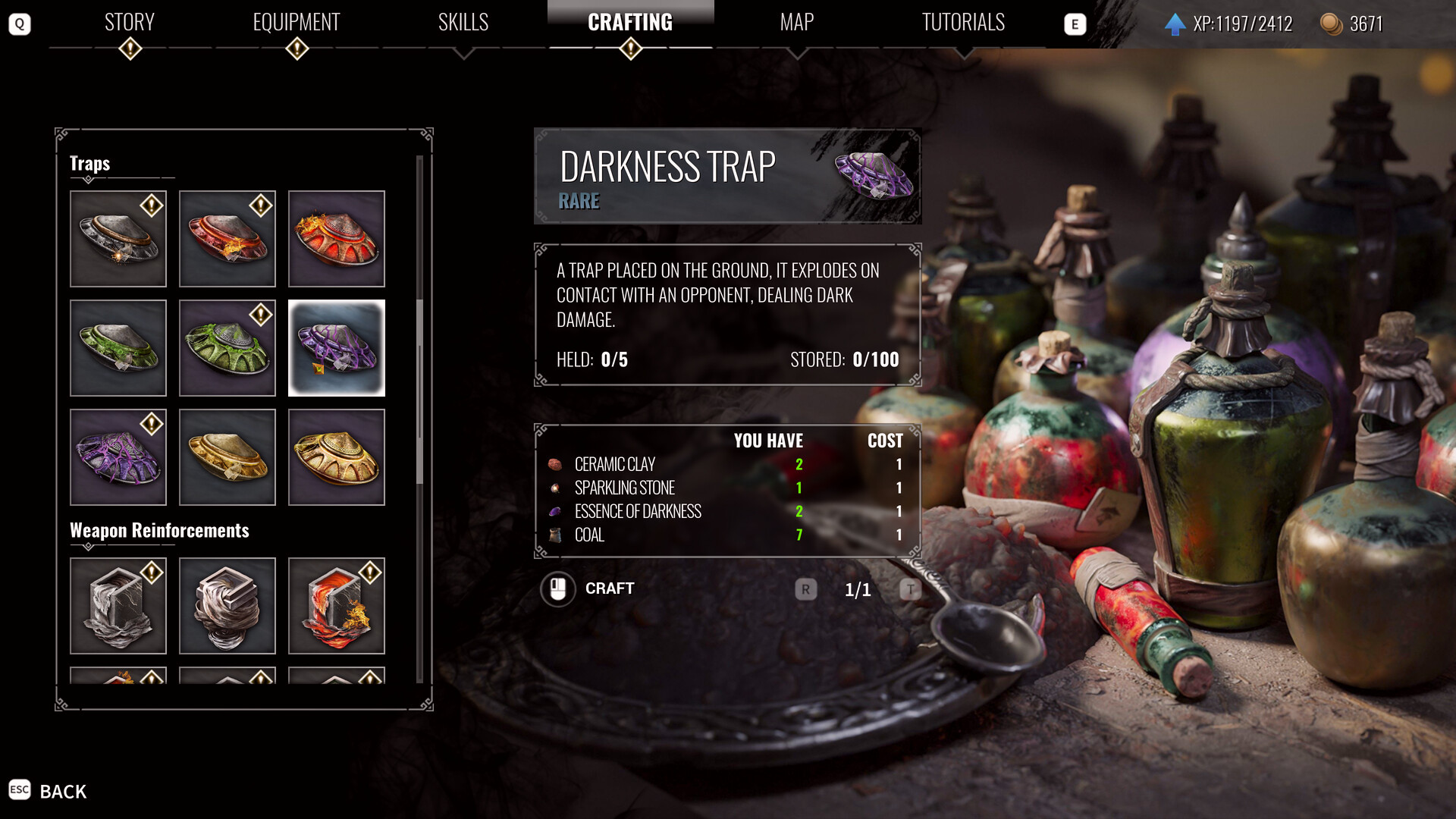
Task: Select the Crafting tab
Action: 630,23
